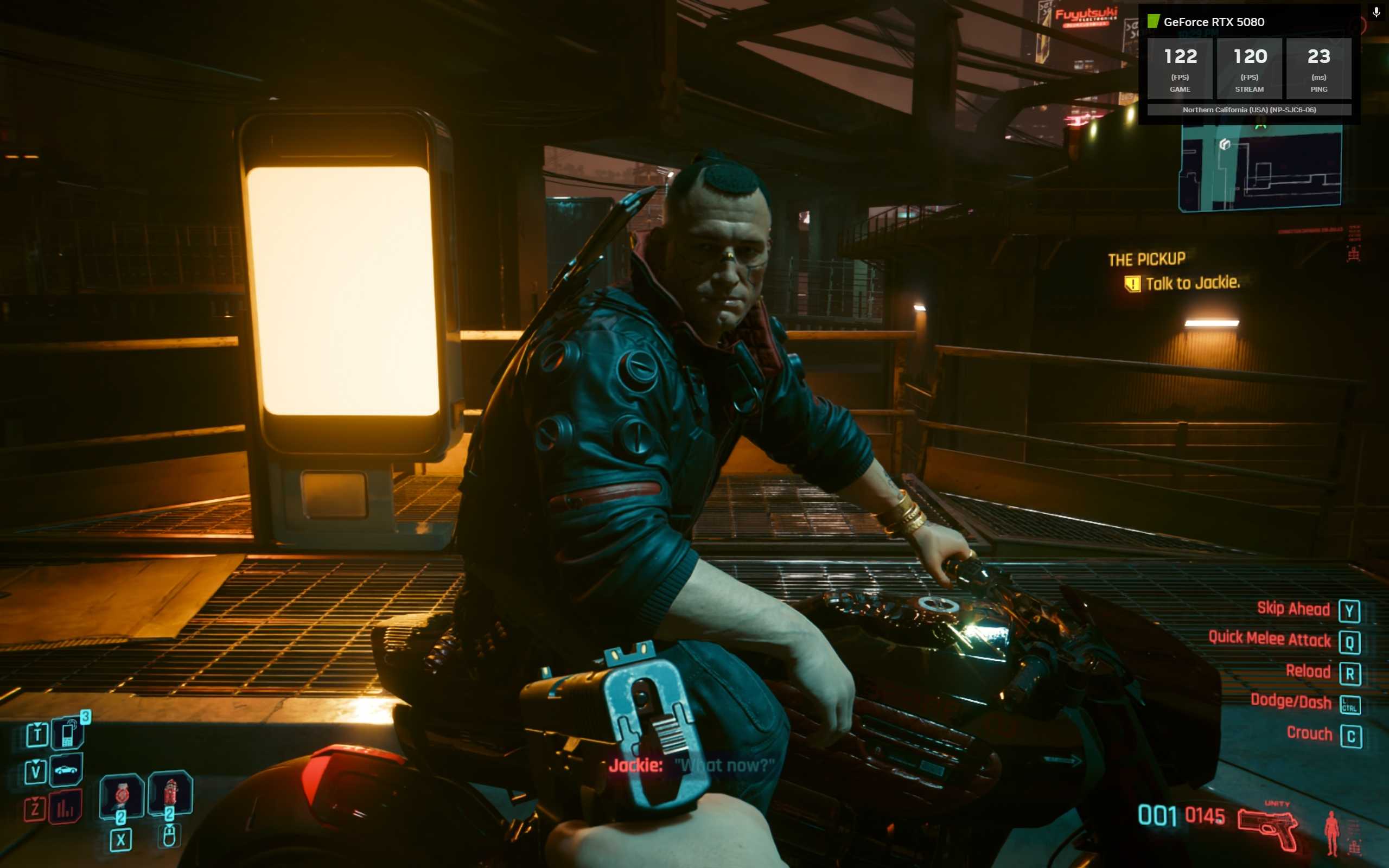The height and width of the screenshot is (868, 1389).
Task: Select the red inhaler consumable icon
Action: pyautogui.click(x=170, y=793)
